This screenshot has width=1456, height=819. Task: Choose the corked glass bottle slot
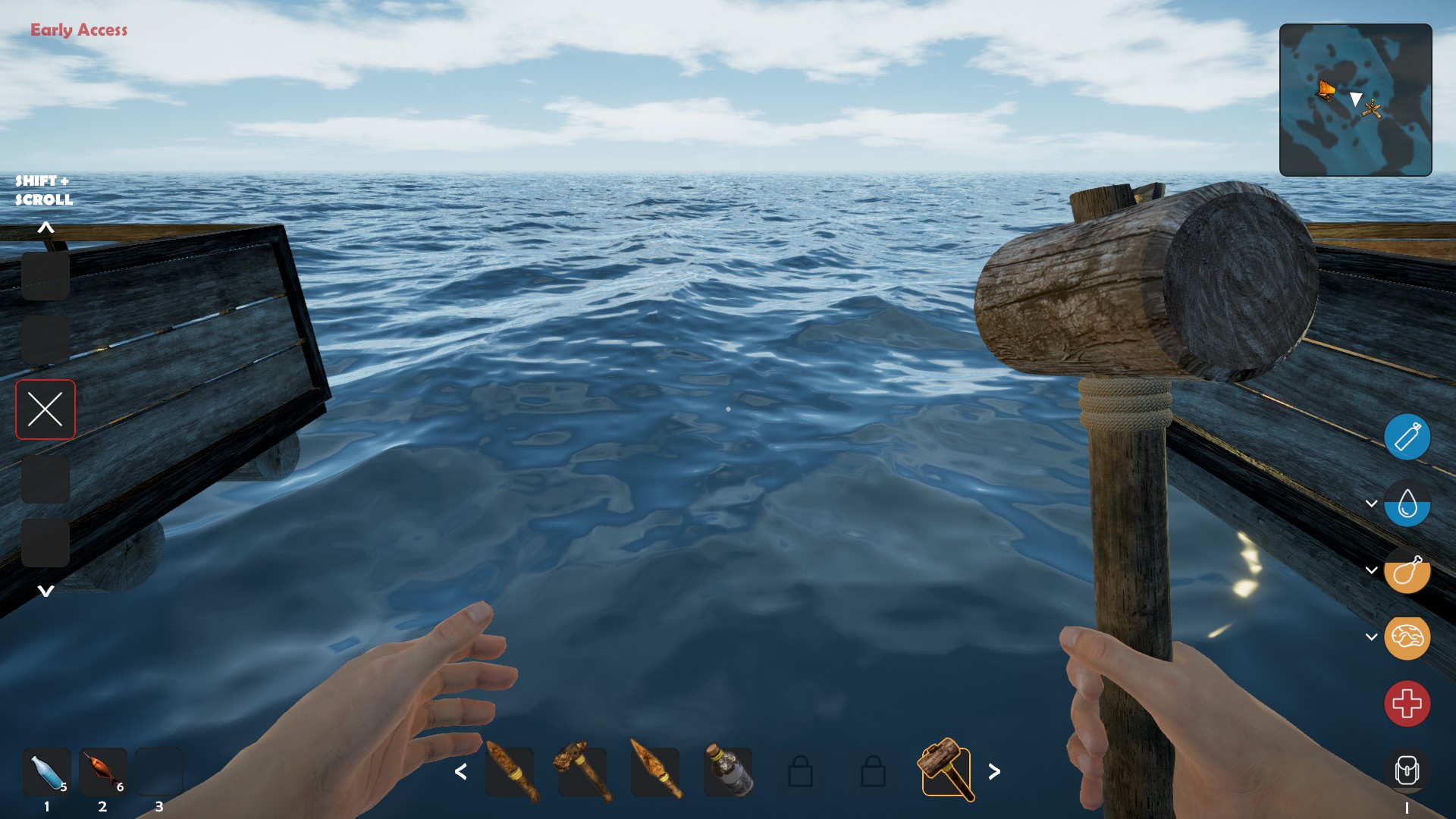click(x=728, y=771)
